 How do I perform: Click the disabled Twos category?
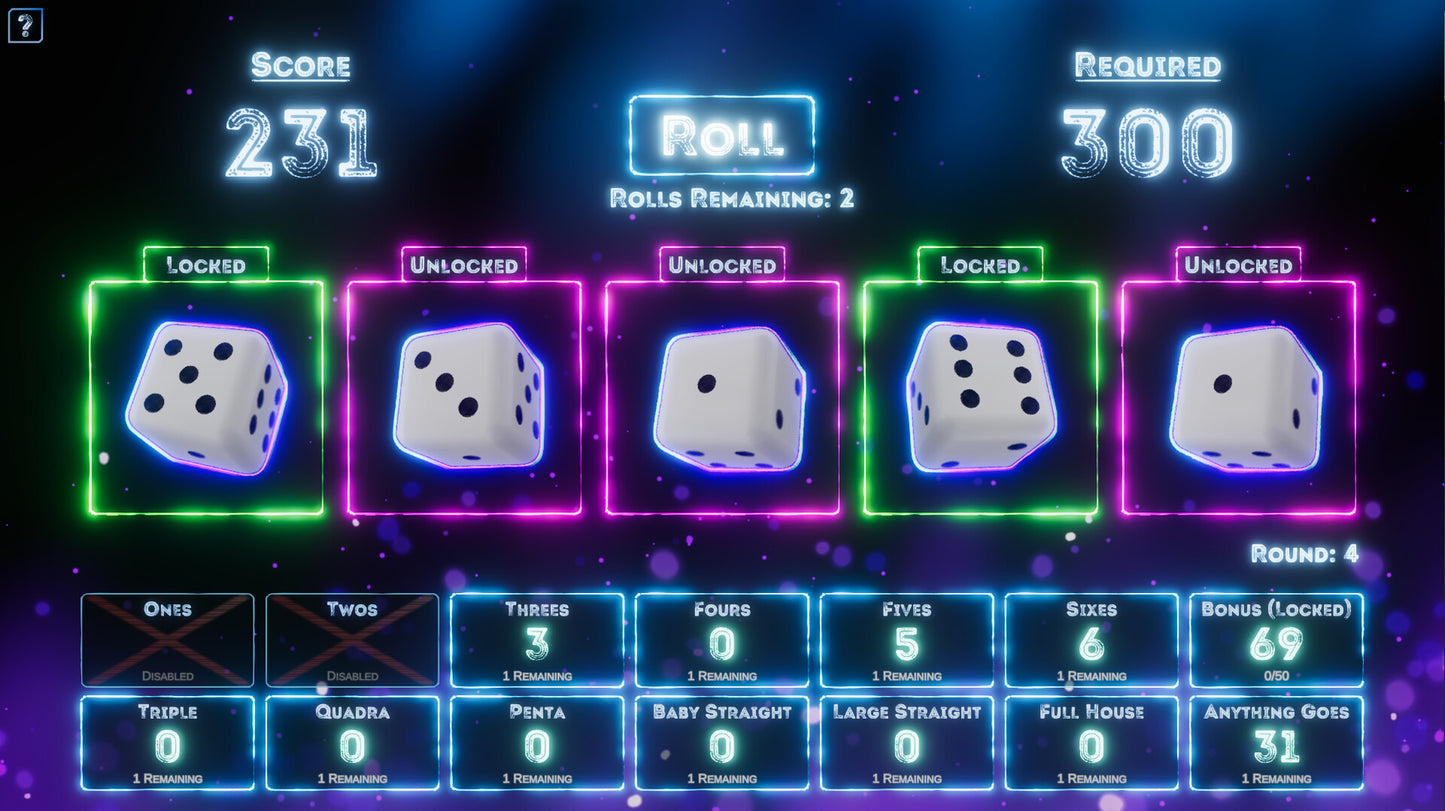pos(352,640)
